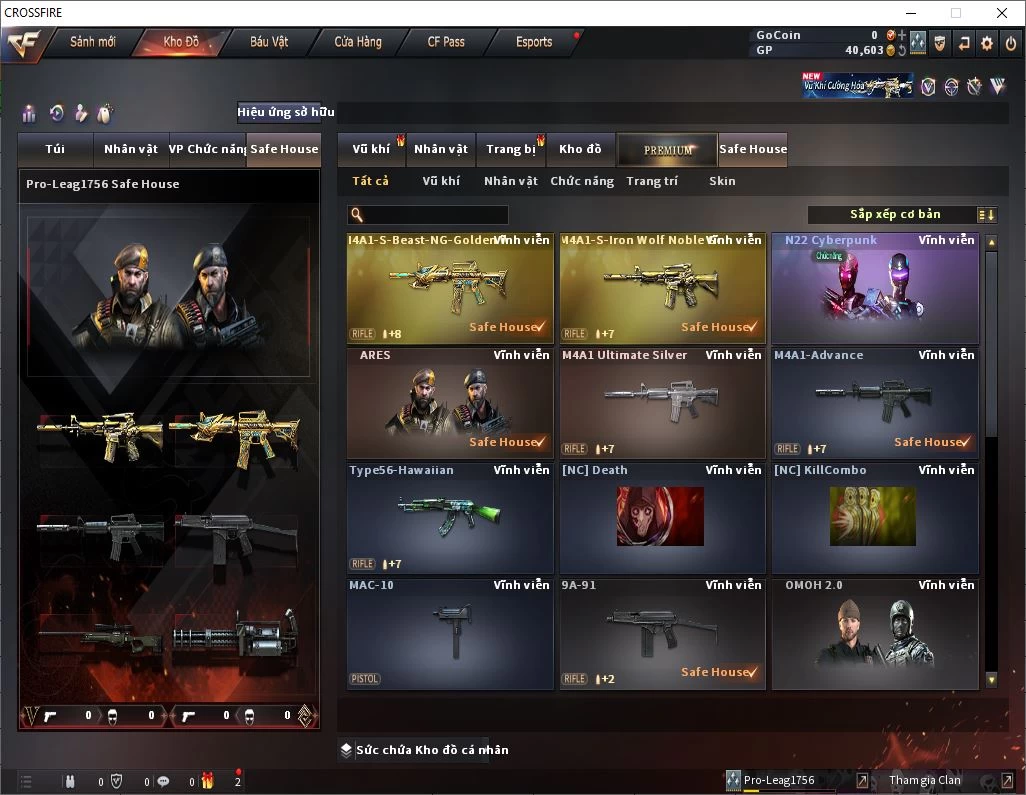Select the MAC-10 pistol item

450,633
